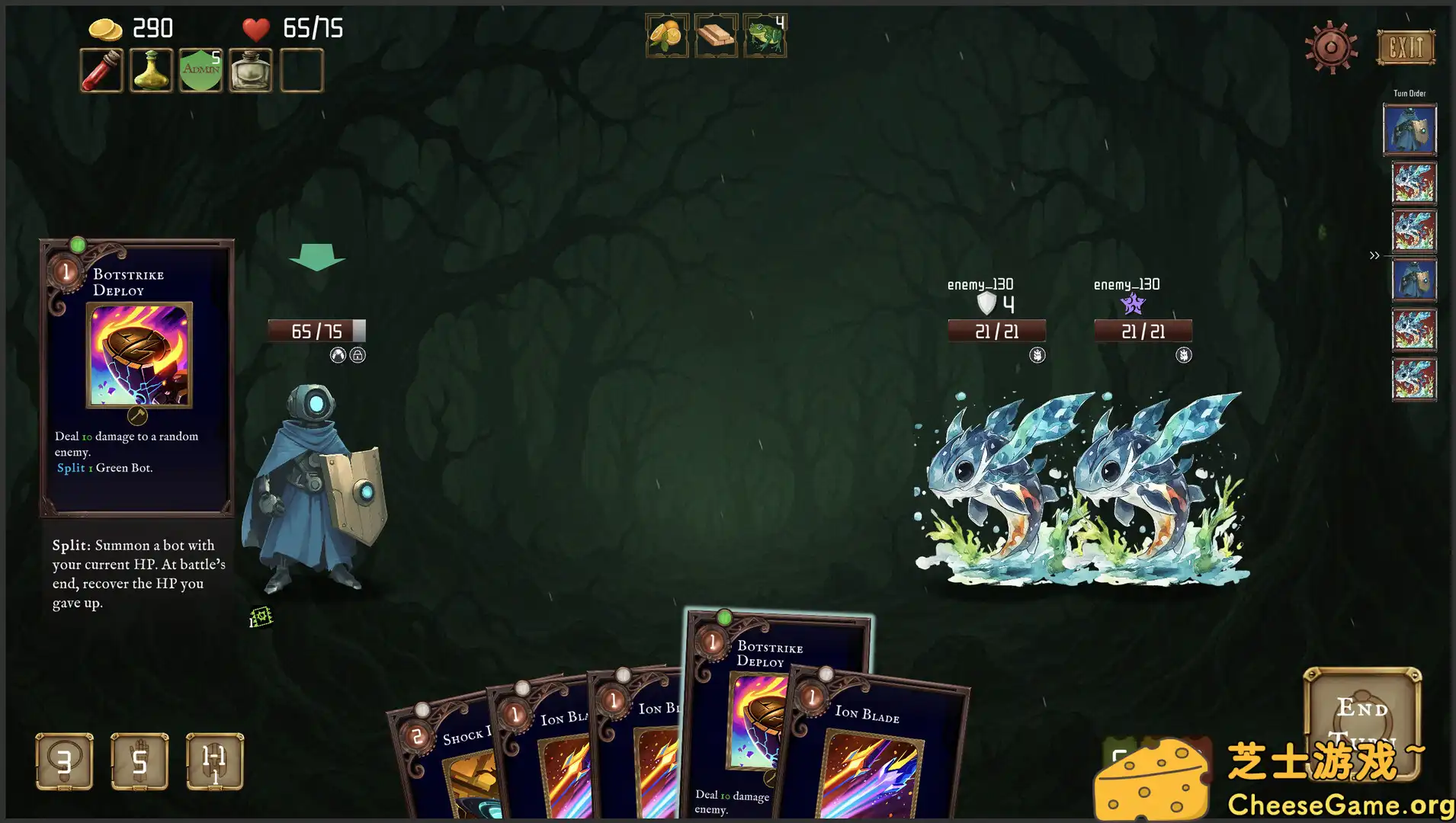Viewport: 1456px width, 823px height.
Task: Select the copper ingot resource icon
Action: pos(716,34)
